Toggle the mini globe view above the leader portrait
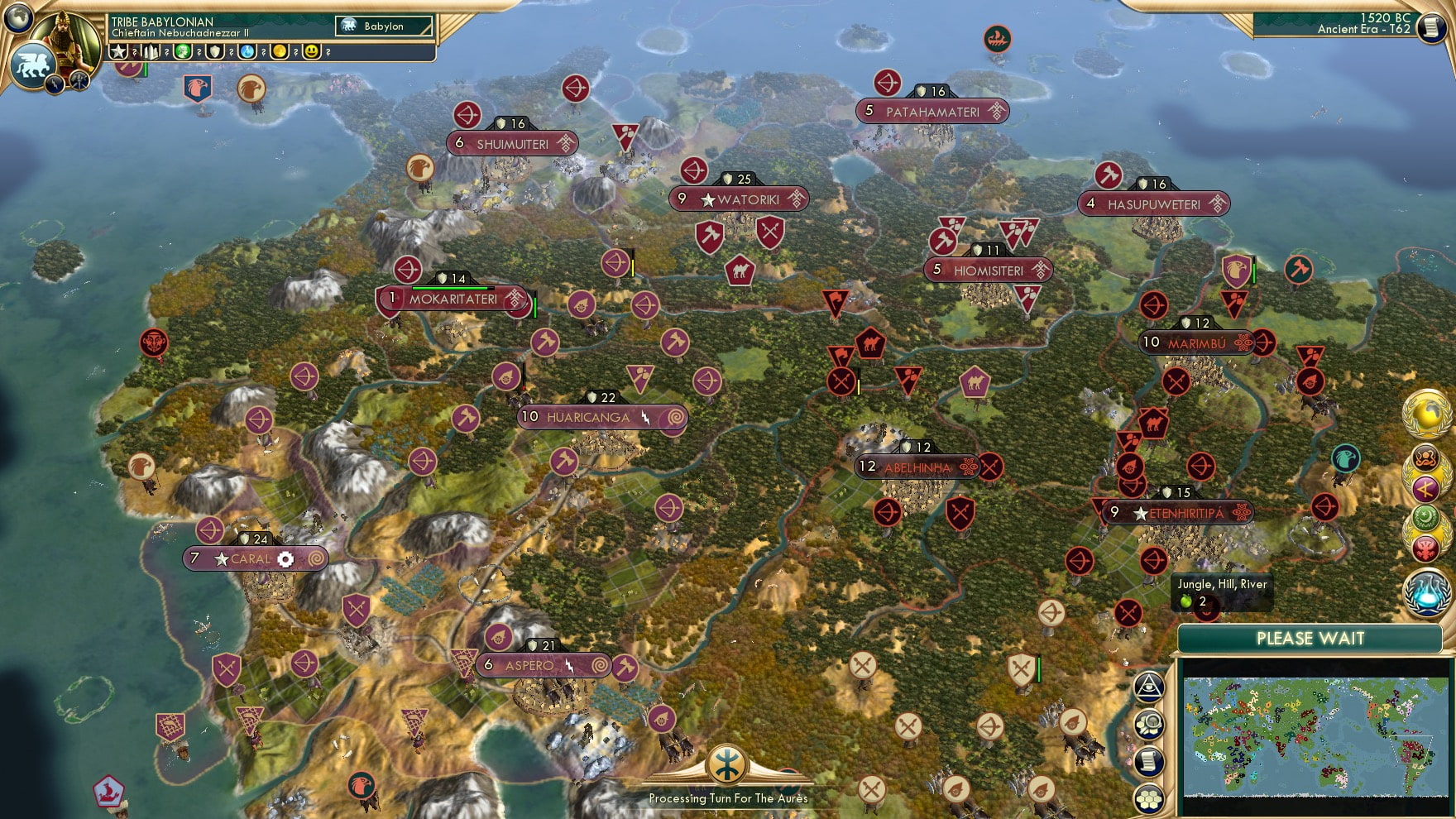This screenshot has width=1456, height=819. (17, 20)
